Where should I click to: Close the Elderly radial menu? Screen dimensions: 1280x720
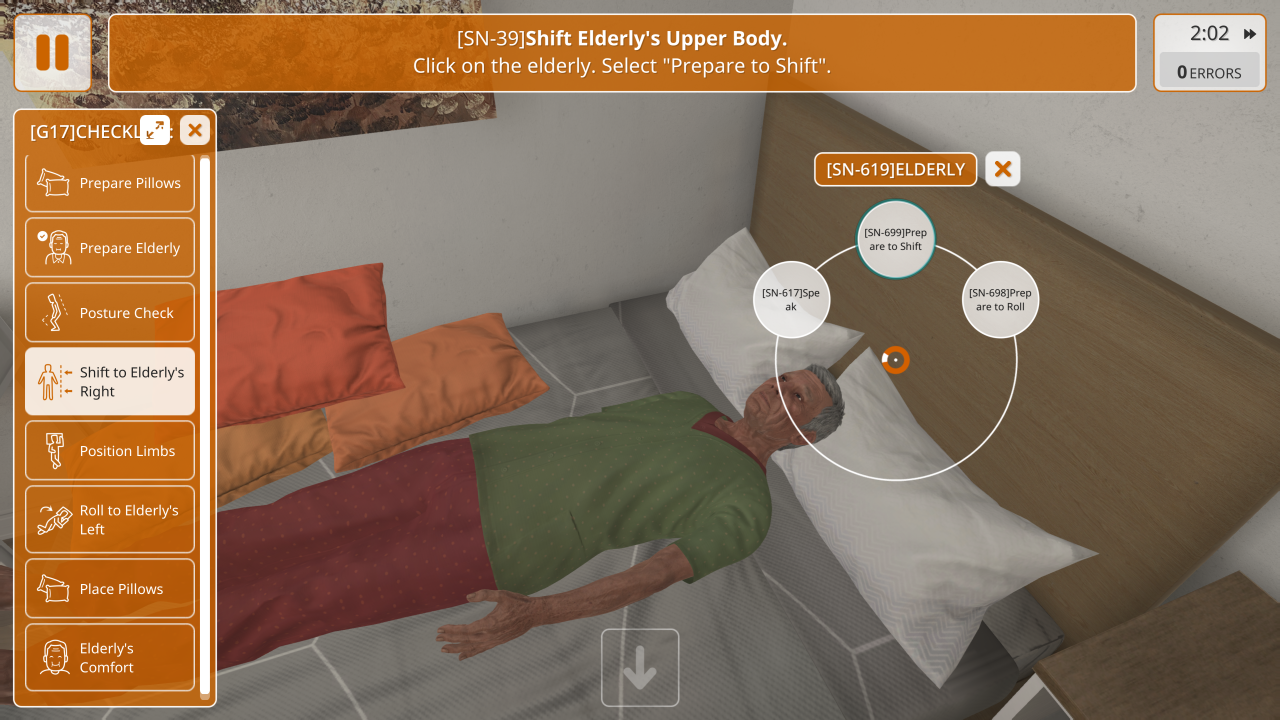pos(1002,169)
